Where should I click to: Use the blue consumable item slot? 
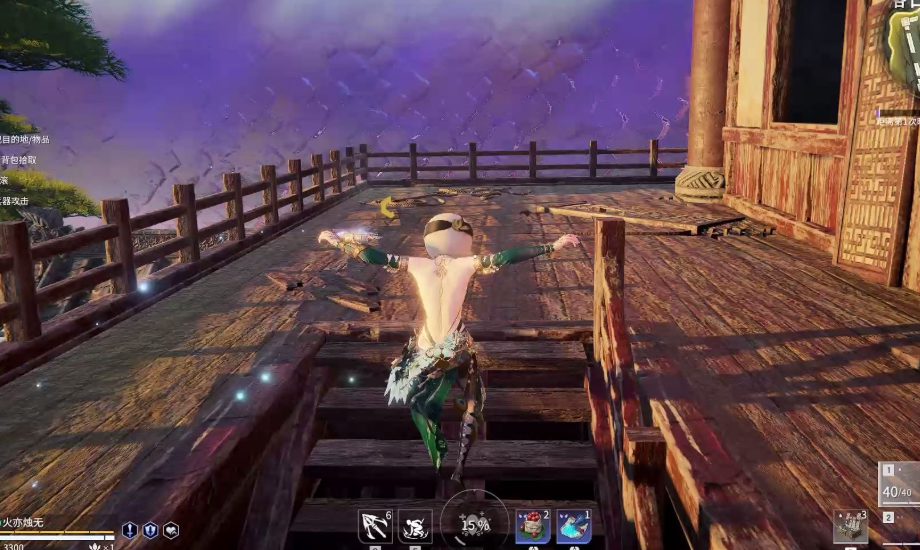click(x=574, y=526)
